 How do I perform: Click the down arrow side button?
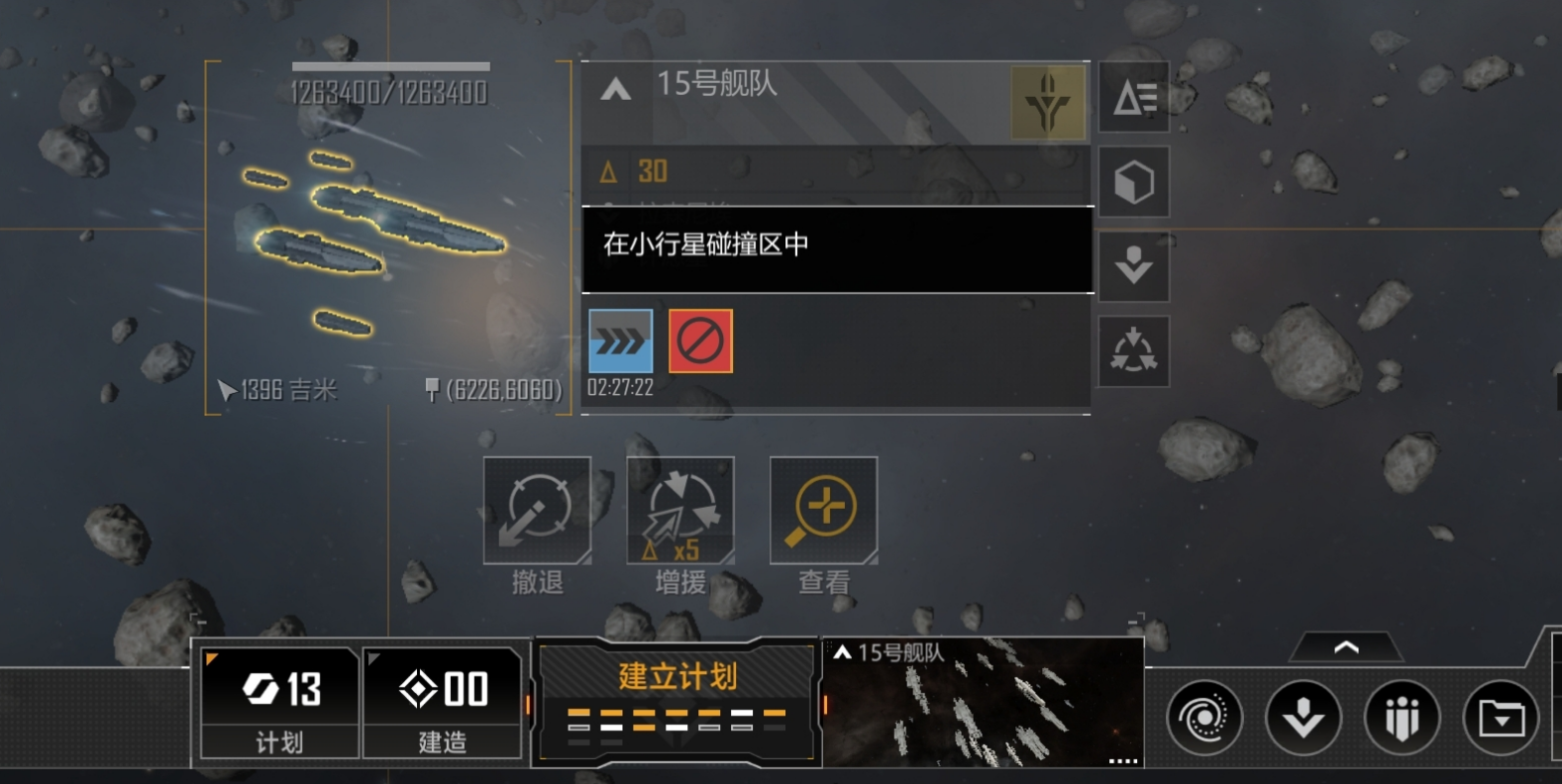pyautogui.click(x=1134, y=266)
